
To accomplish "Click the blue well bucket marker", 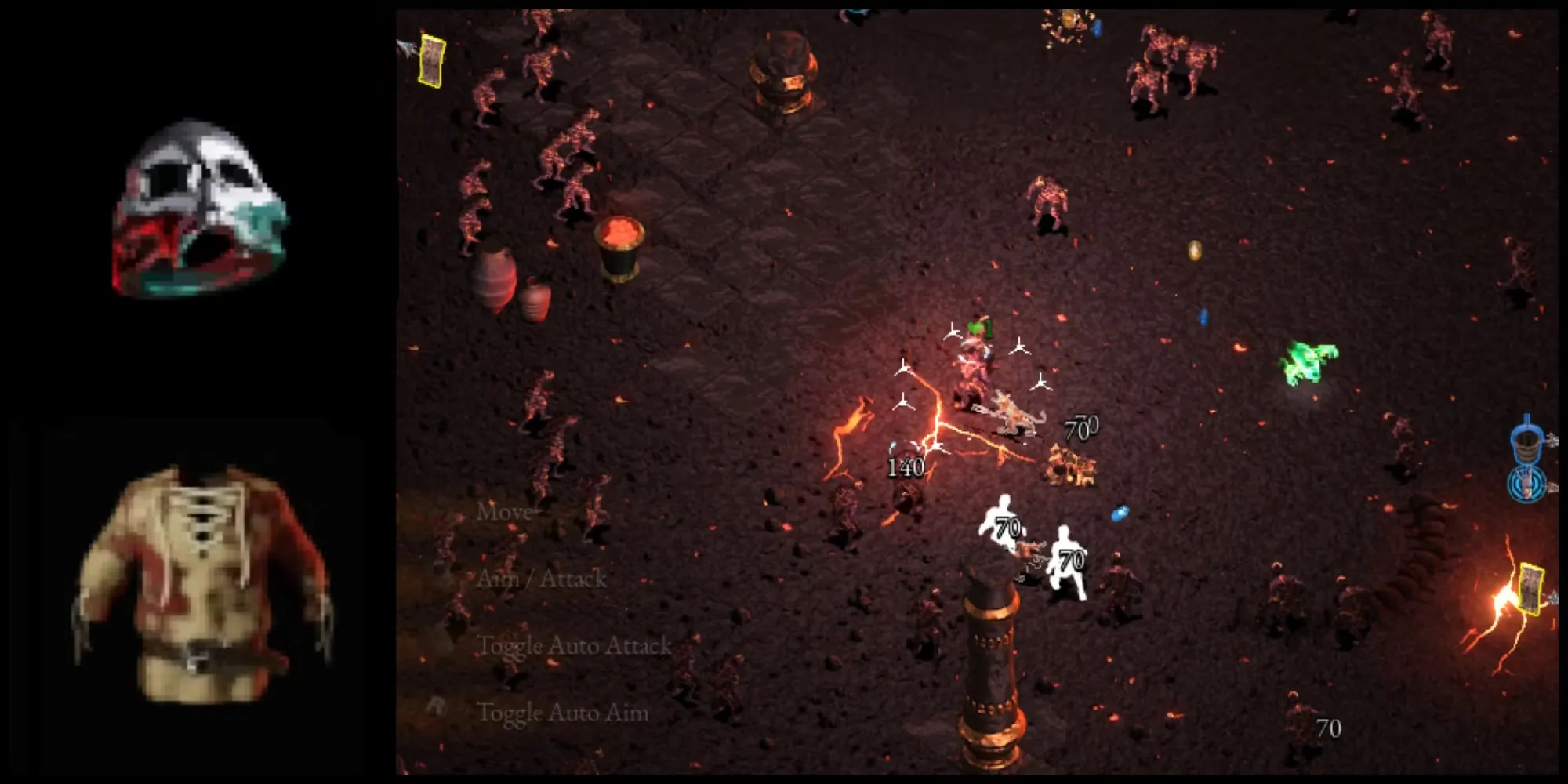I will click(1526, 443).
